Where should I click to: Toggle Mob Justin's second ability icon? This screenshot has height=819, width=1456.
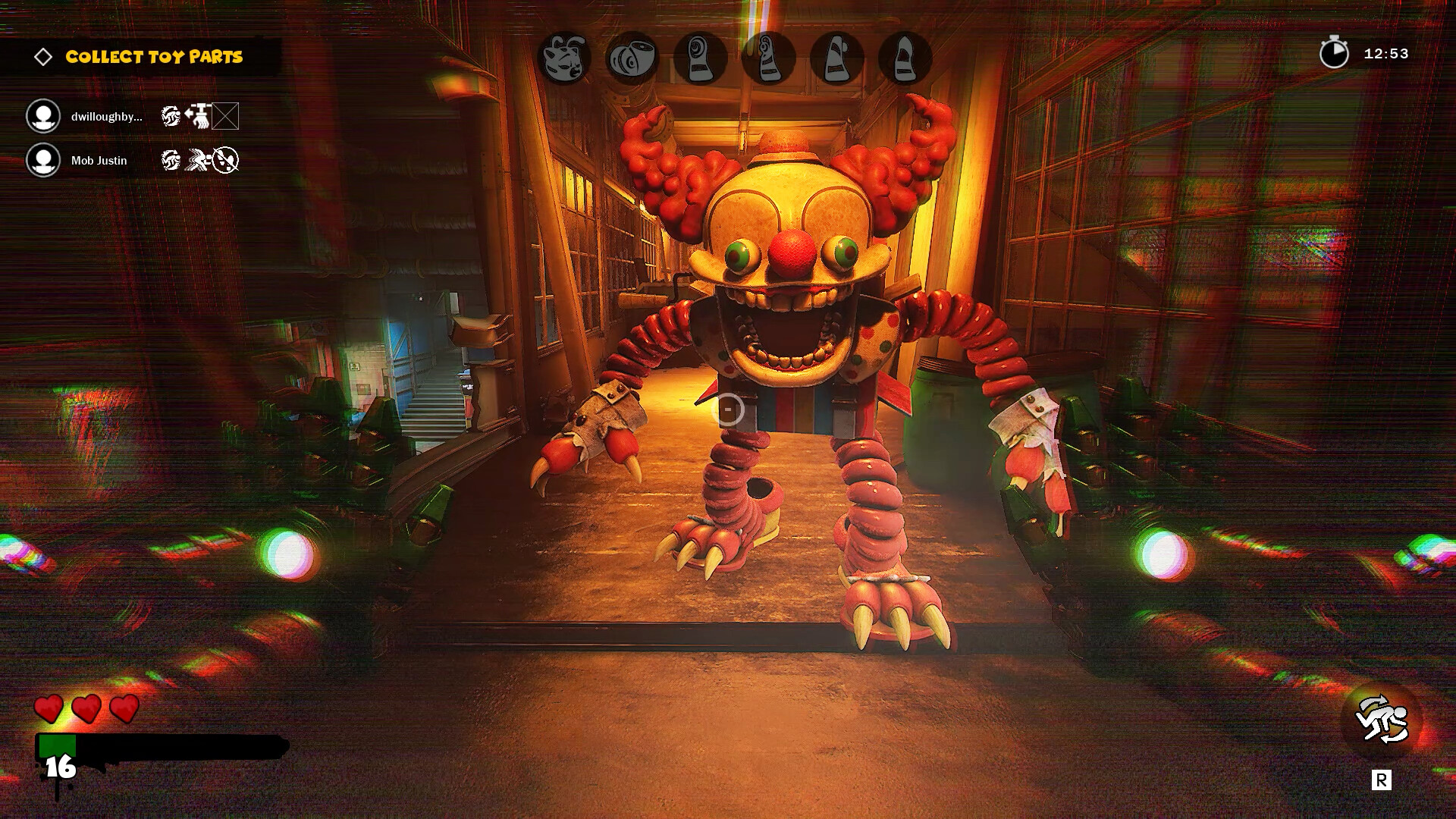(199, 161)
